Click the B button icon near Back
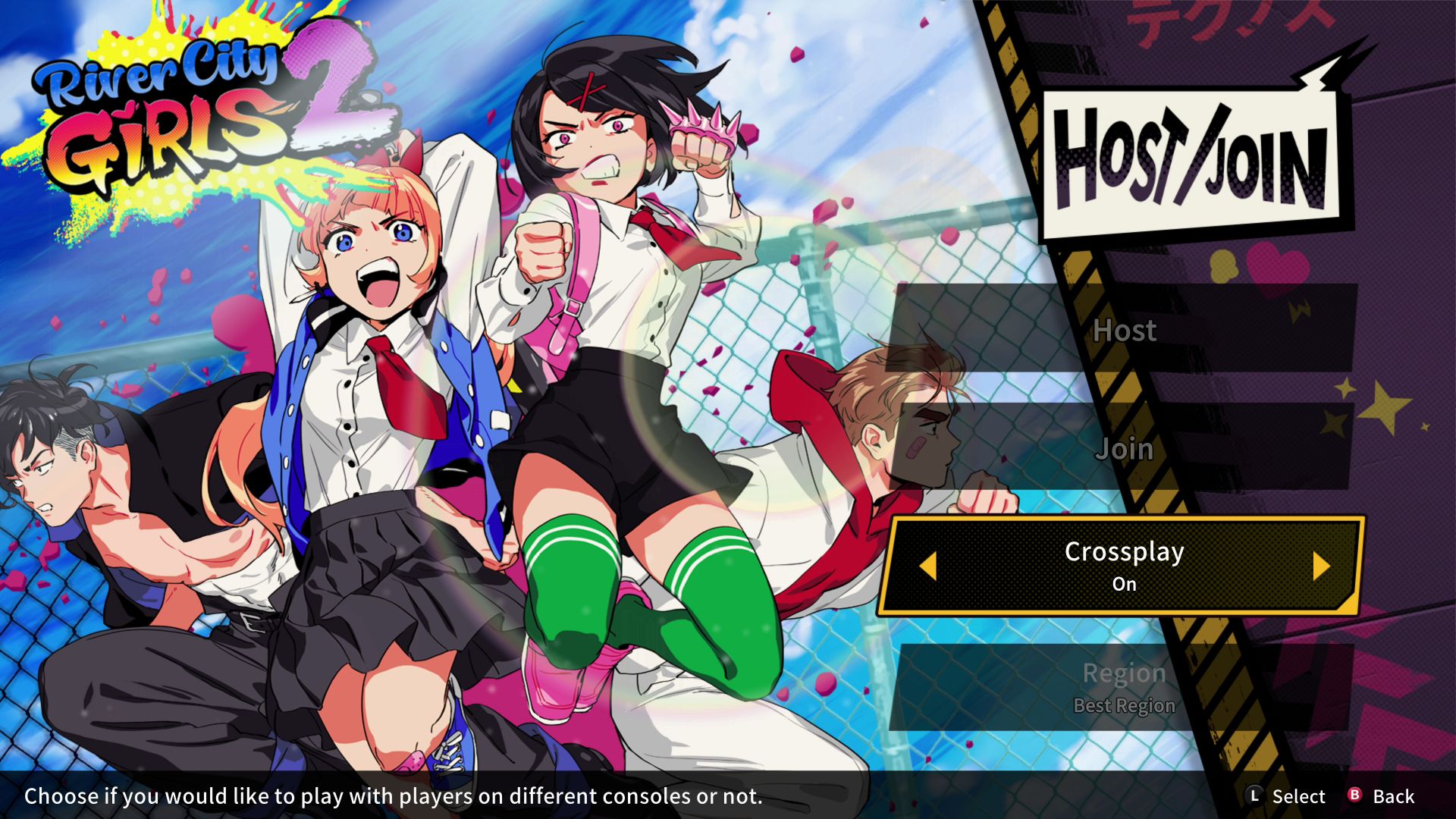 (1354, 796)
